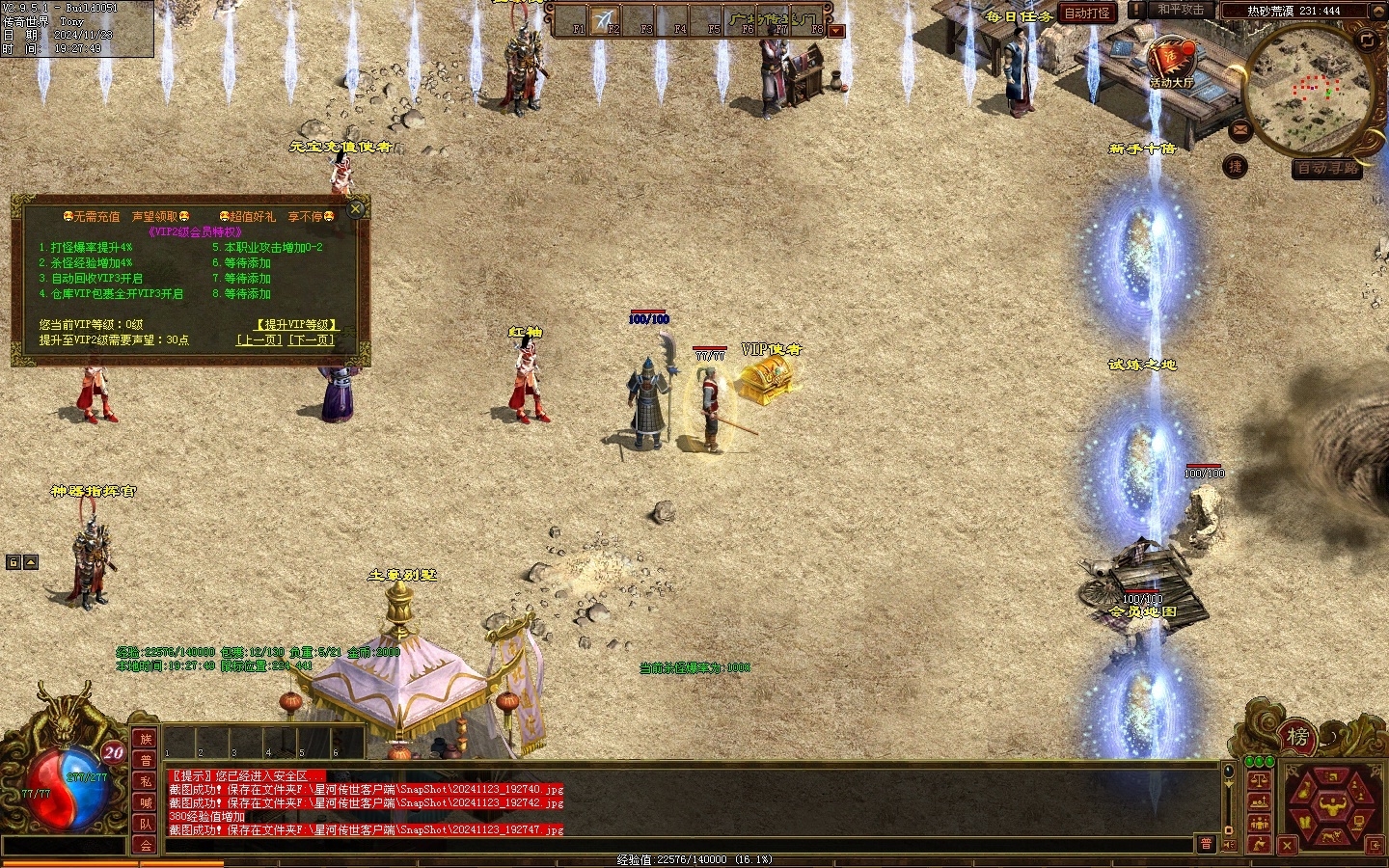This screenshot has height=868, width=1389.
Task: Click the 提升VIP等级 link
Action: (x=296, y=325)
